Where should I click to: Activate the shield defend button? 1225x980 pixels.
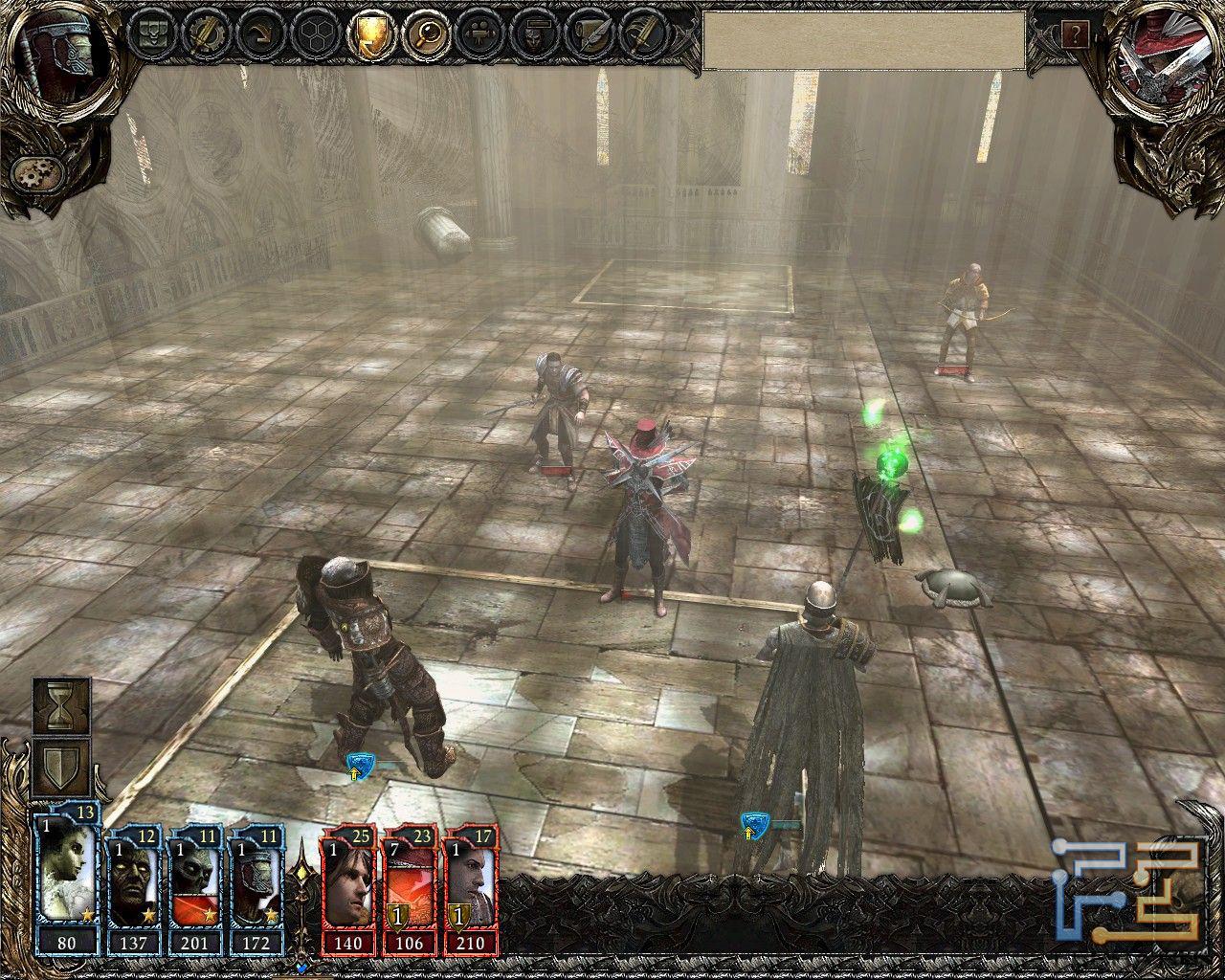tap(62, 767)
